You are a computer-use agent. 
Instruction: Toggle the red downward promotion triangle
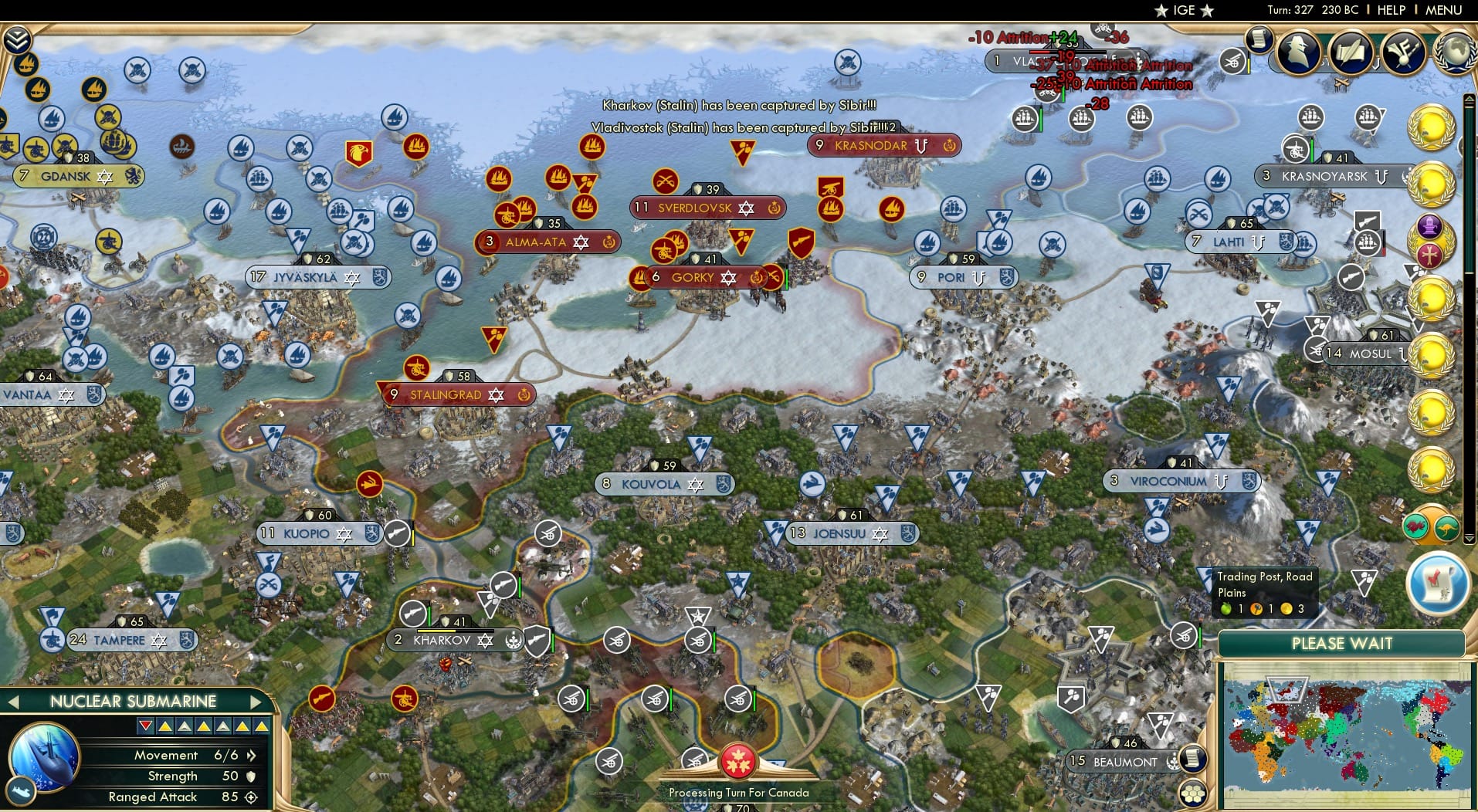click(x=146, y=726)
